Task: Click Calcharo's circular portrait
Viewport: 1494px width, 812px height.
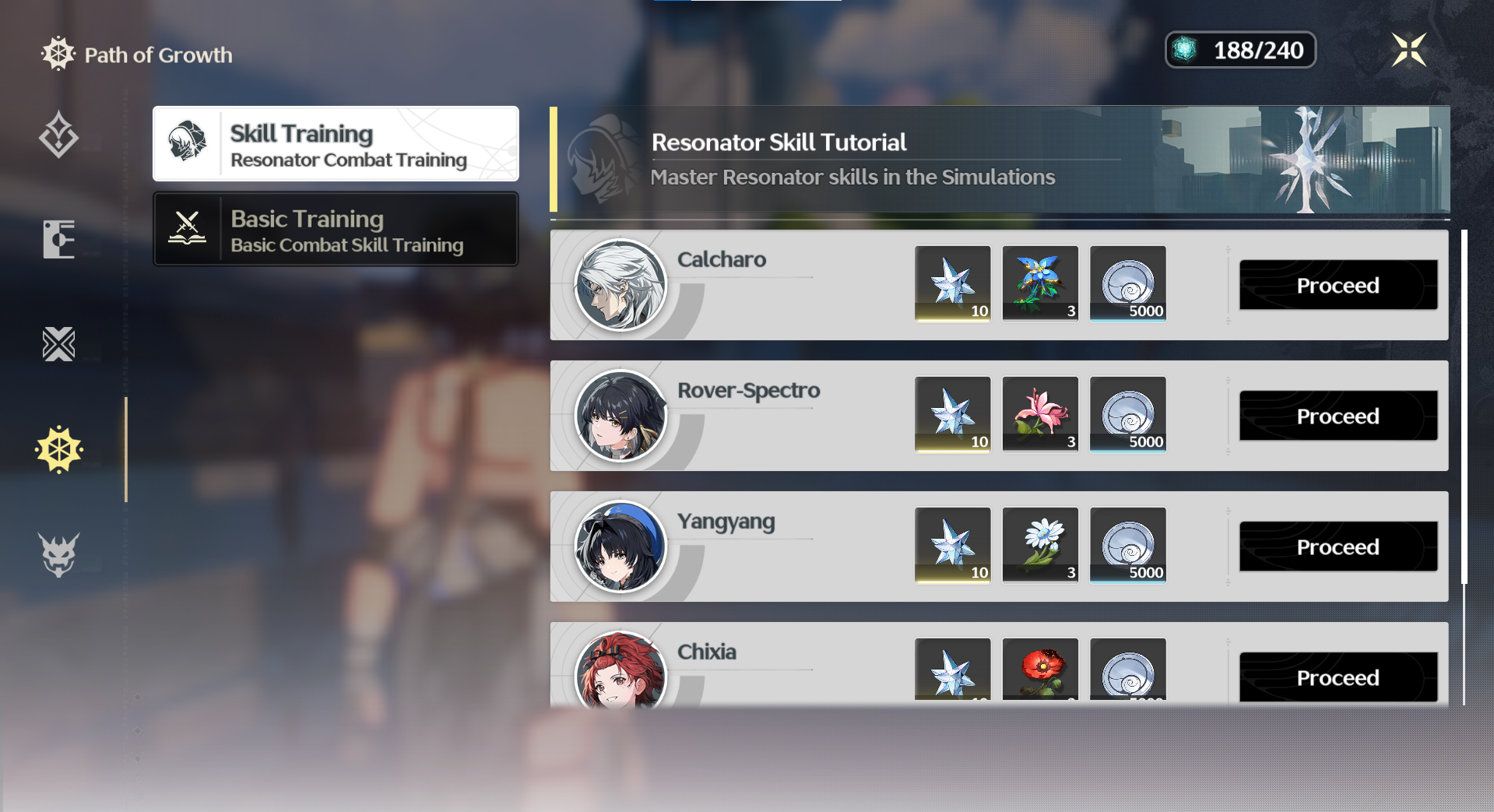Action: pos(620,284)
